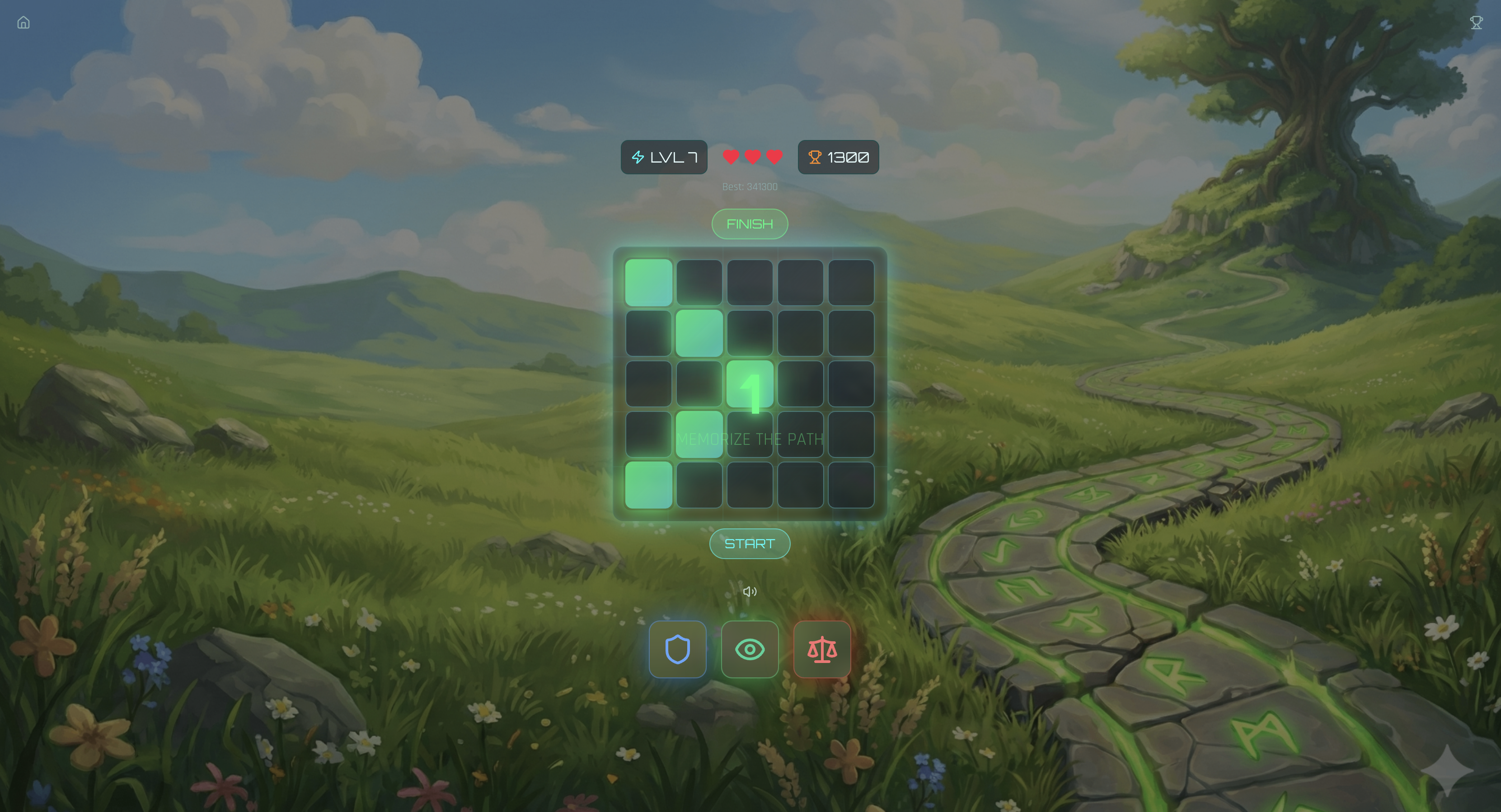
Task: Click the third heart life indicator
Action: point(773,157)
